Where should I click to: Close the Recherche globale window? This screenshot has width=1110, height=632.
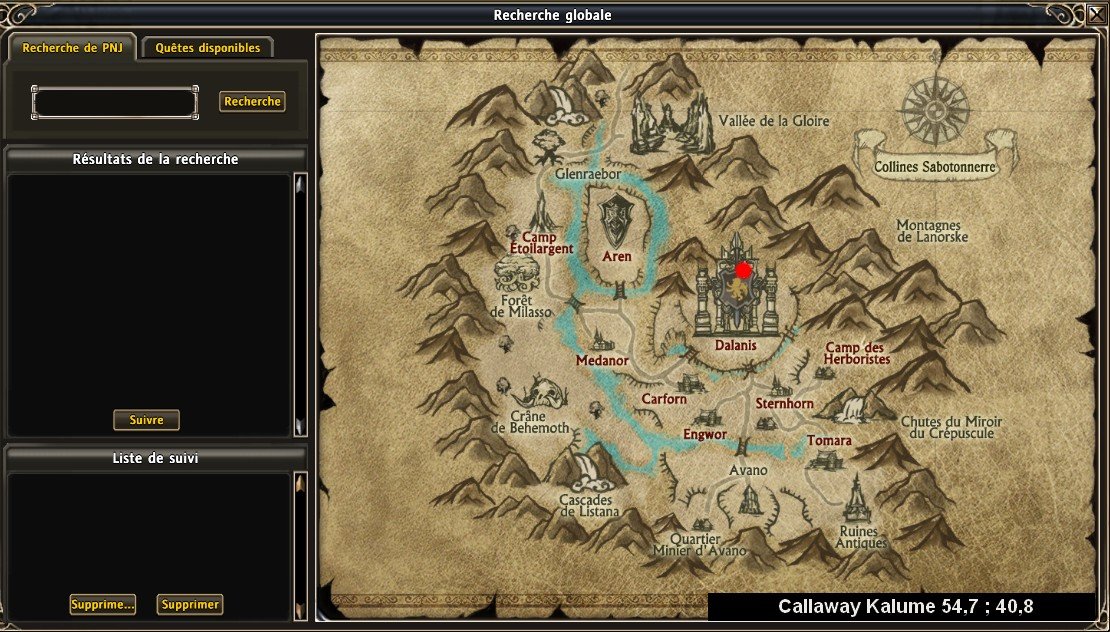click(1096, 15)
